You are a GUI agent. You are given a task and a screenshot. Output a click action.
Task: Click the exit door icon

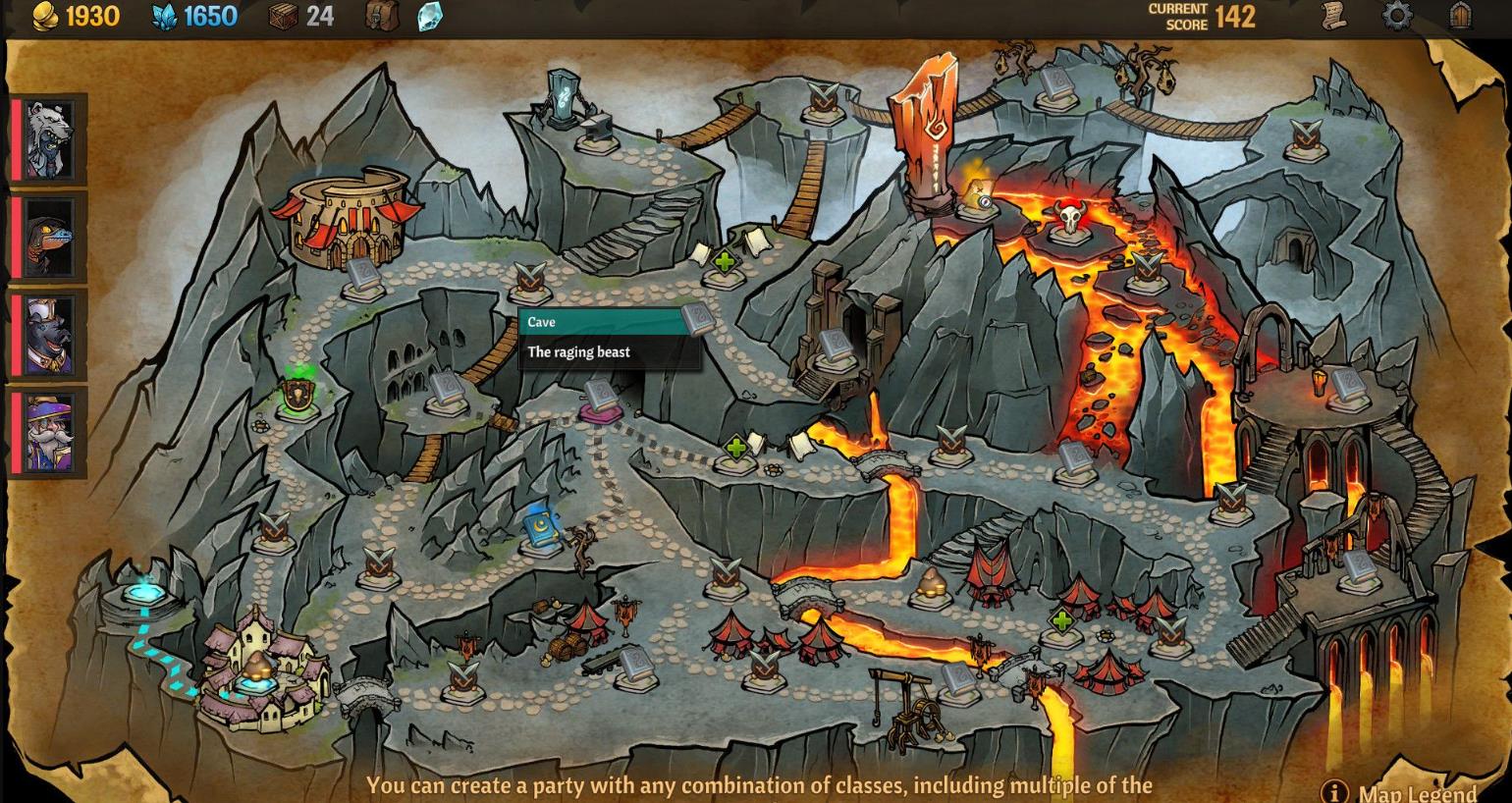click(1460, 16)
